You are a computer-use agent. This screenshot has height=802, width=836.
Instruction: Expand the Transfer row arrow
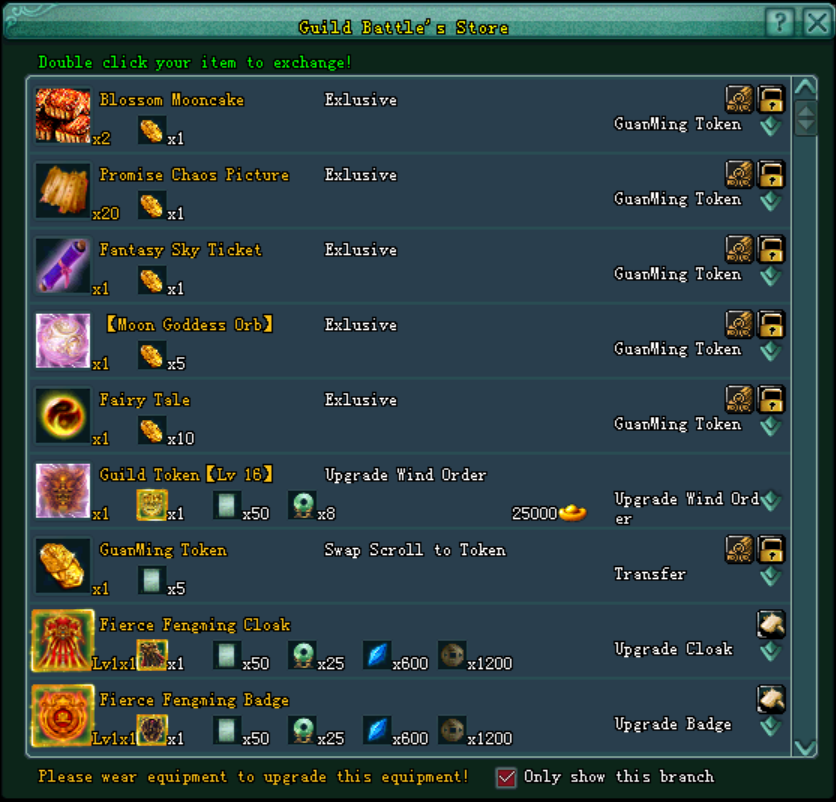(x=770, y=577)
